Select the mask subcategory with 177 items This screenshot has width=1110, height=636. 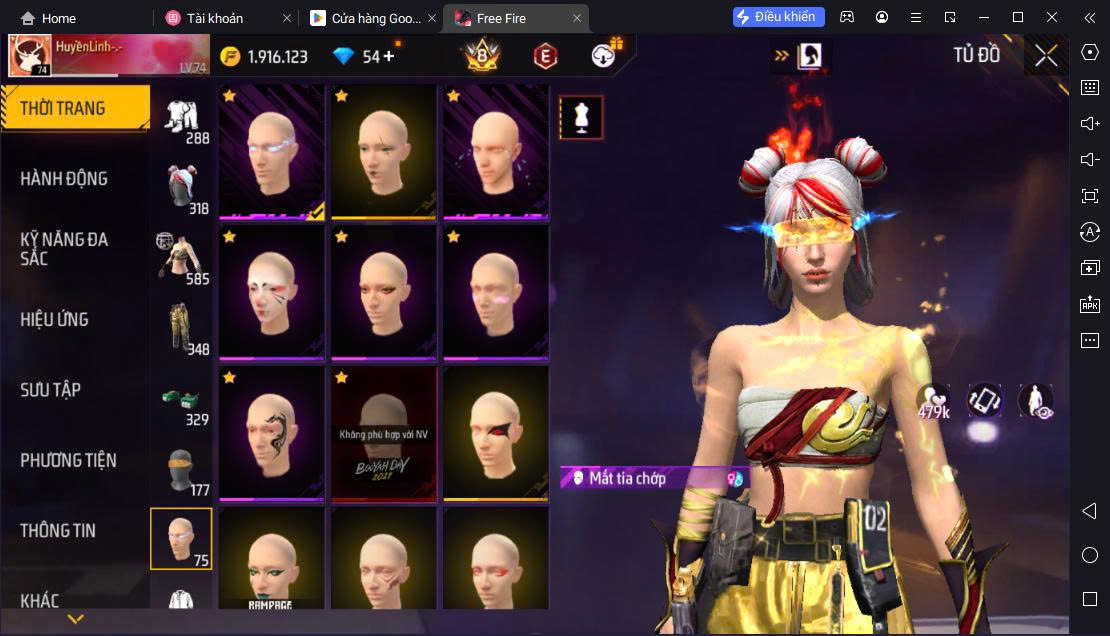(182, 470)
